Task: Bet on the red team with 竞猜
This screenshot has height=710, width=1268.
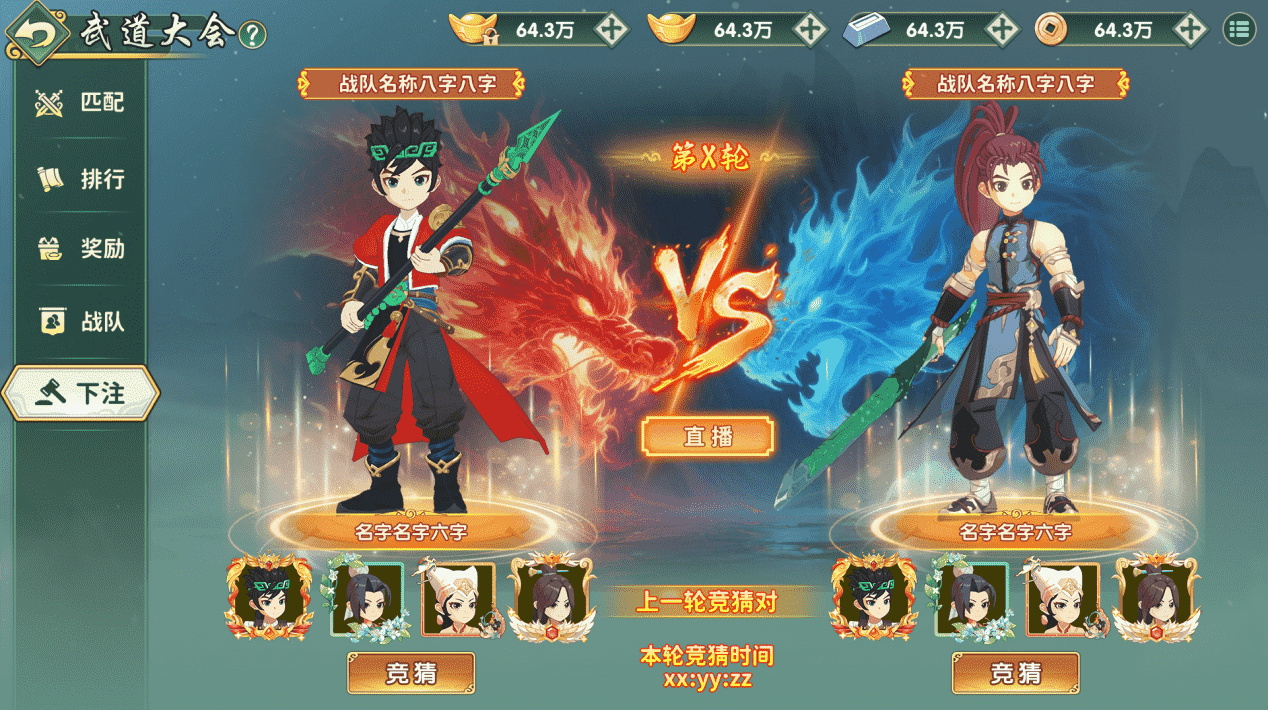Action: point(411,673)
